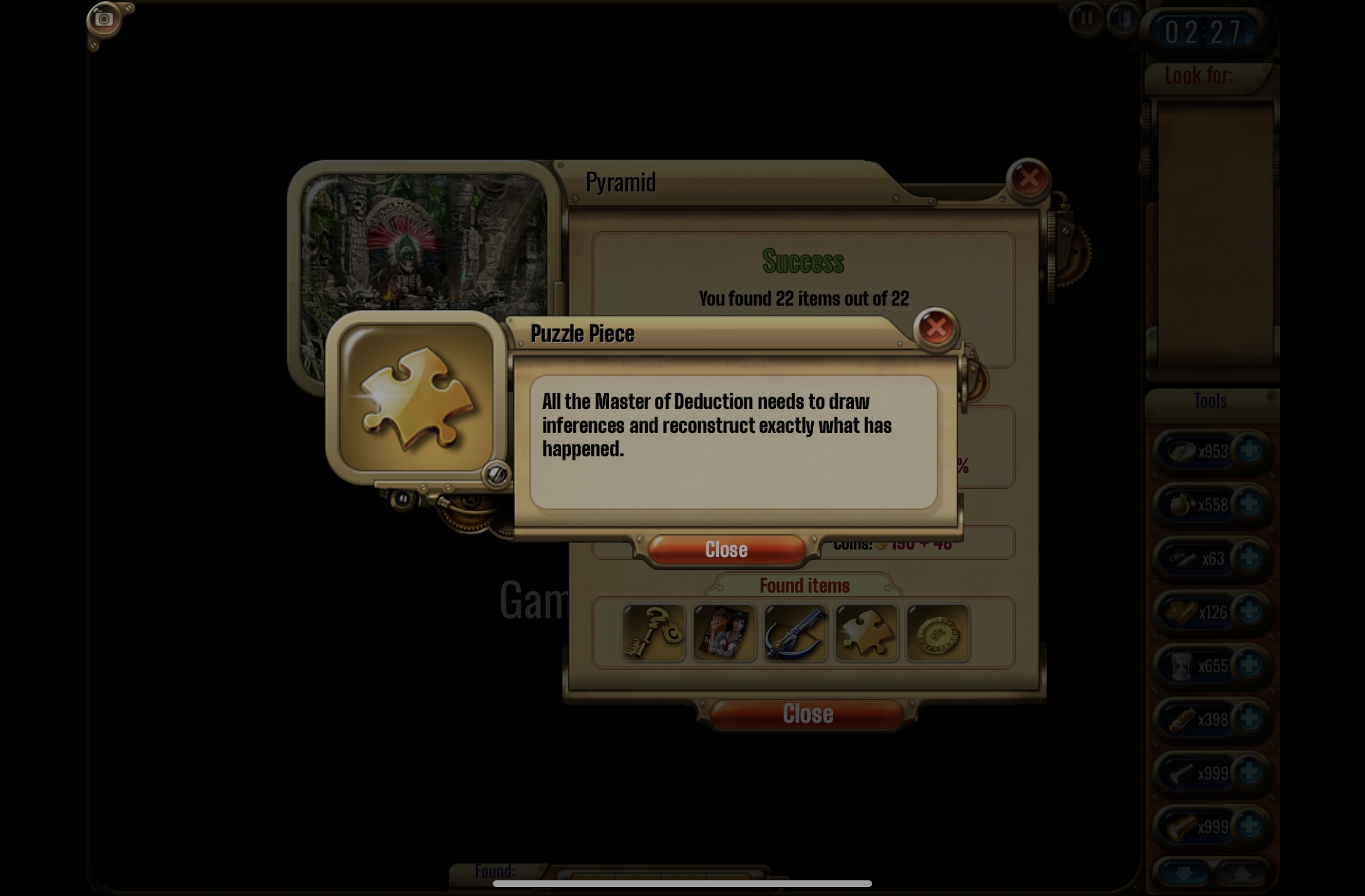Click the Close button under the puzzle description
Image resolution: width=1365 pixels, height=896 pixels.
[x=726, y=550]
